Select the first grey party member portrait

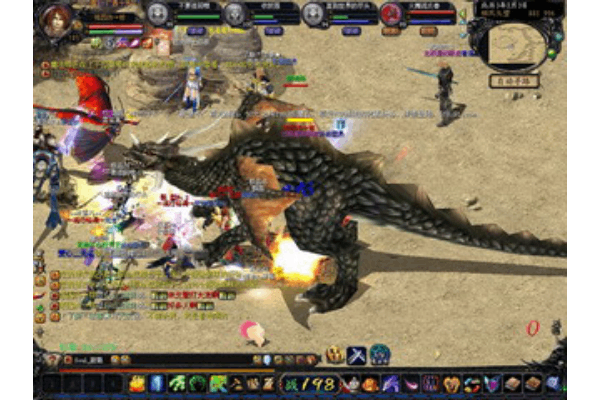coord(158,13)
